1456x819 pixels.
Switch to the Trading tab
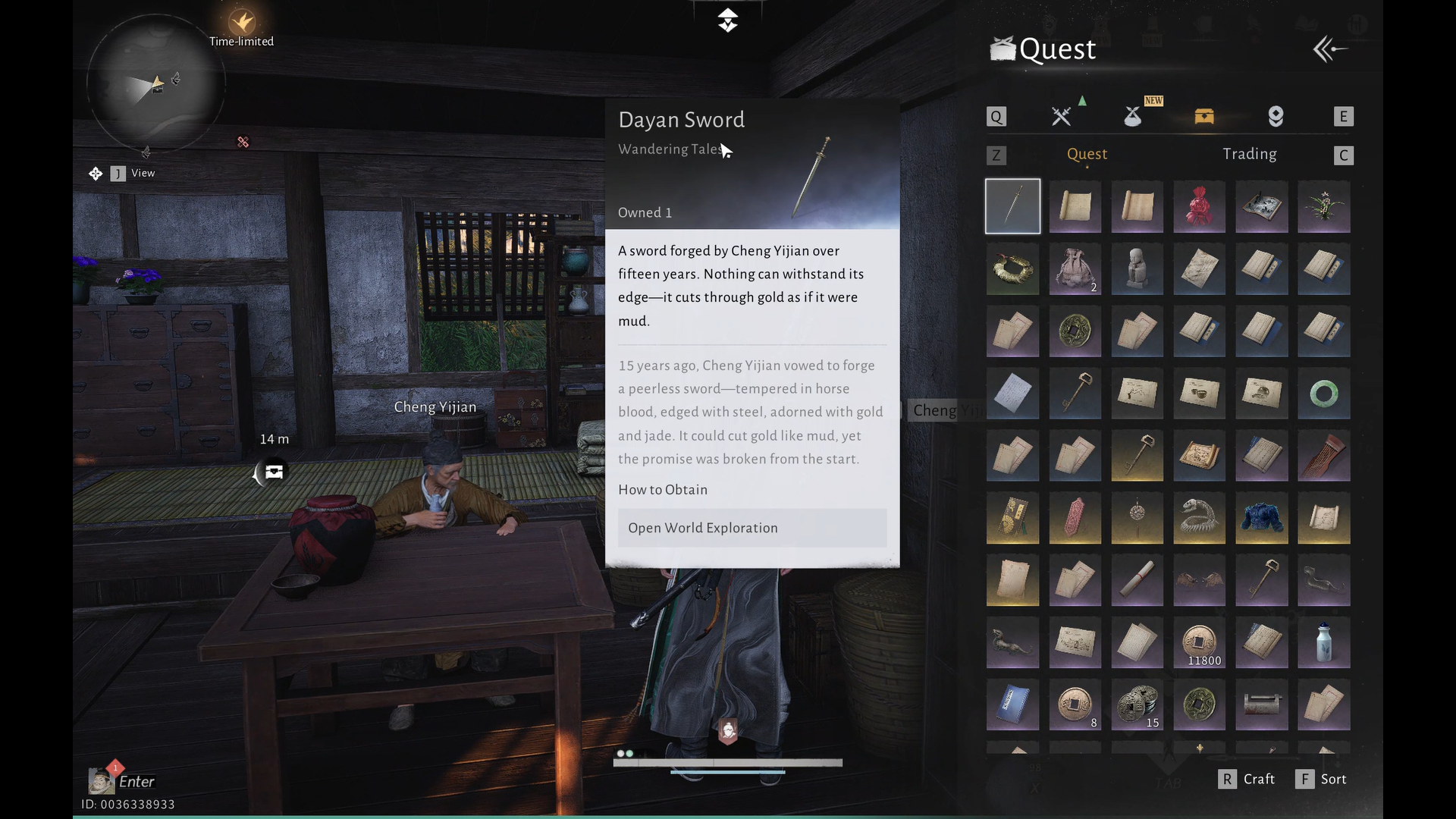(x=1249, y=154)
